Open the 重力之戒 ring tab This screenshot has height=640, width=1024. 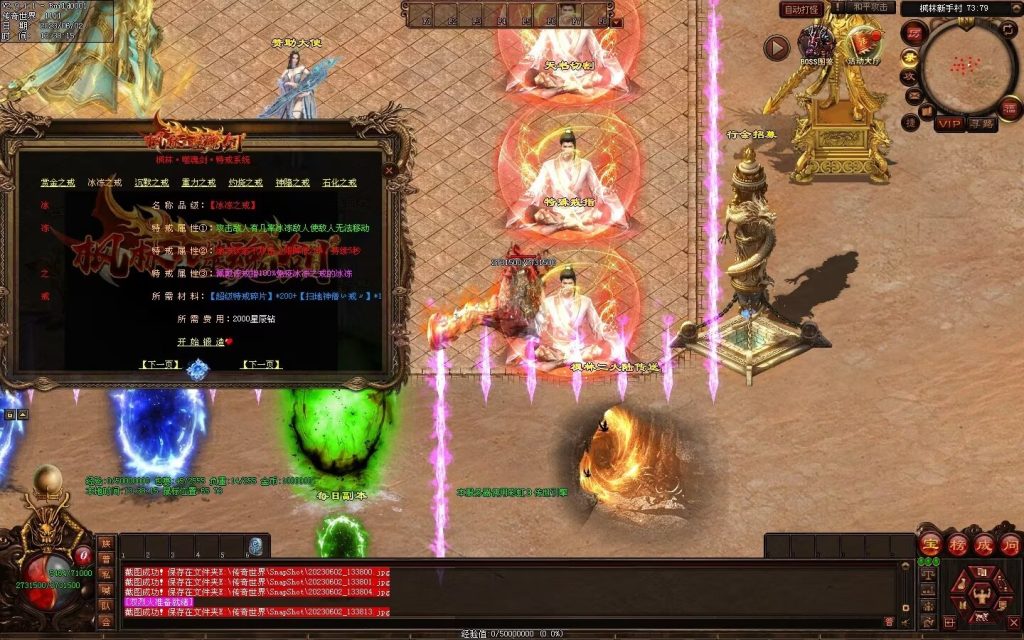[198, 183]
